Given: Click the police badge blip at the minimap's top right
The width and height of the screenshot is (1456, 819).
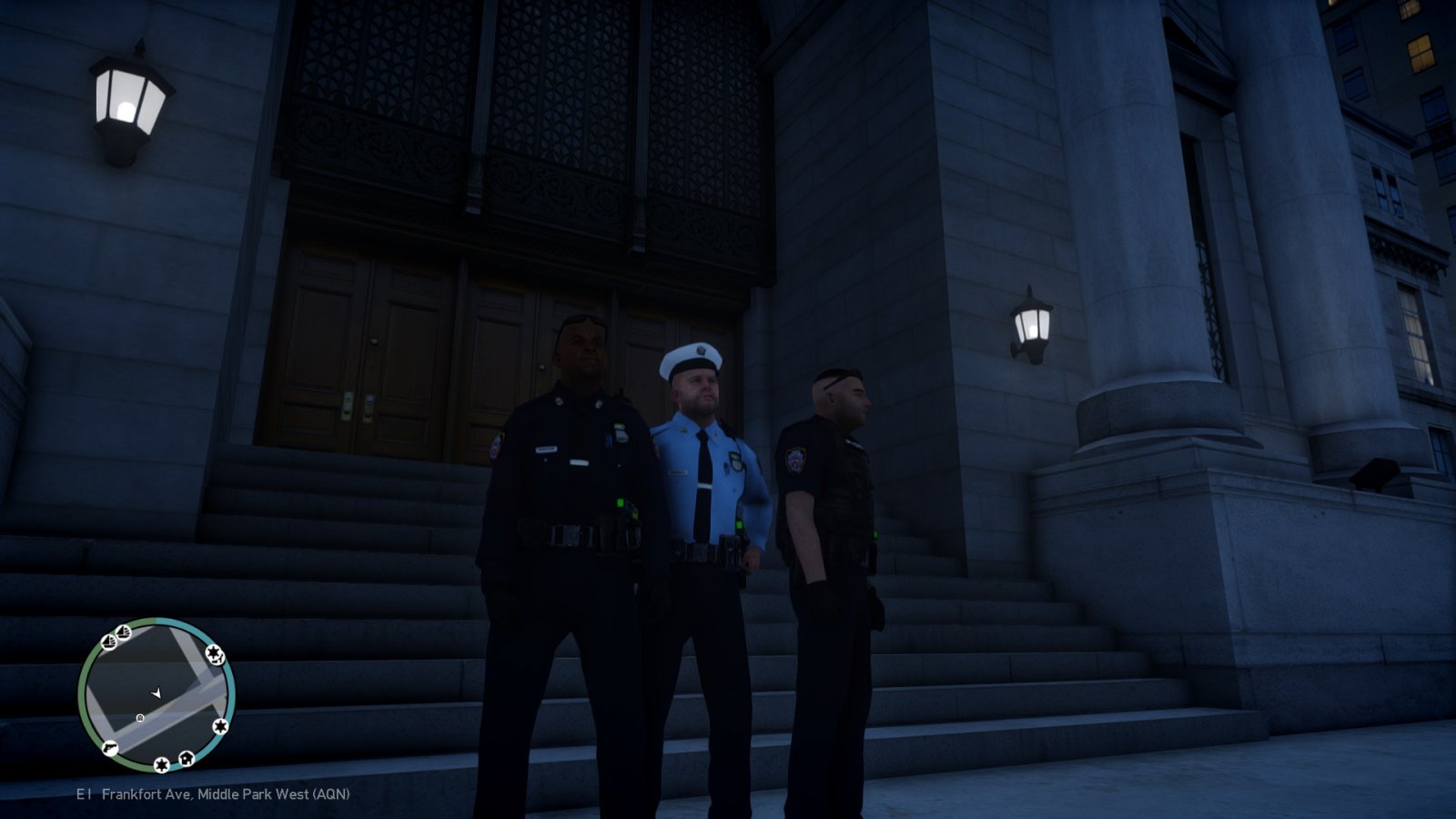Looking at the screenshot, I should point(215,656).
